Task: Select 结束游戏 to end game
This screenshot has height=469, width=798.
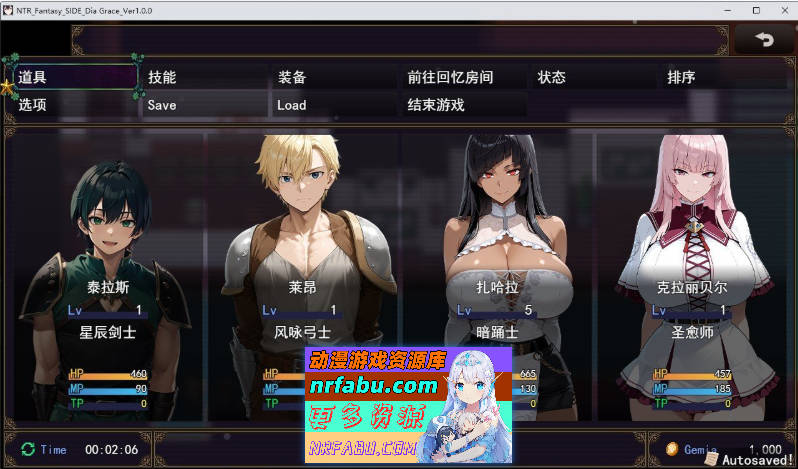Action: [463, 105]
